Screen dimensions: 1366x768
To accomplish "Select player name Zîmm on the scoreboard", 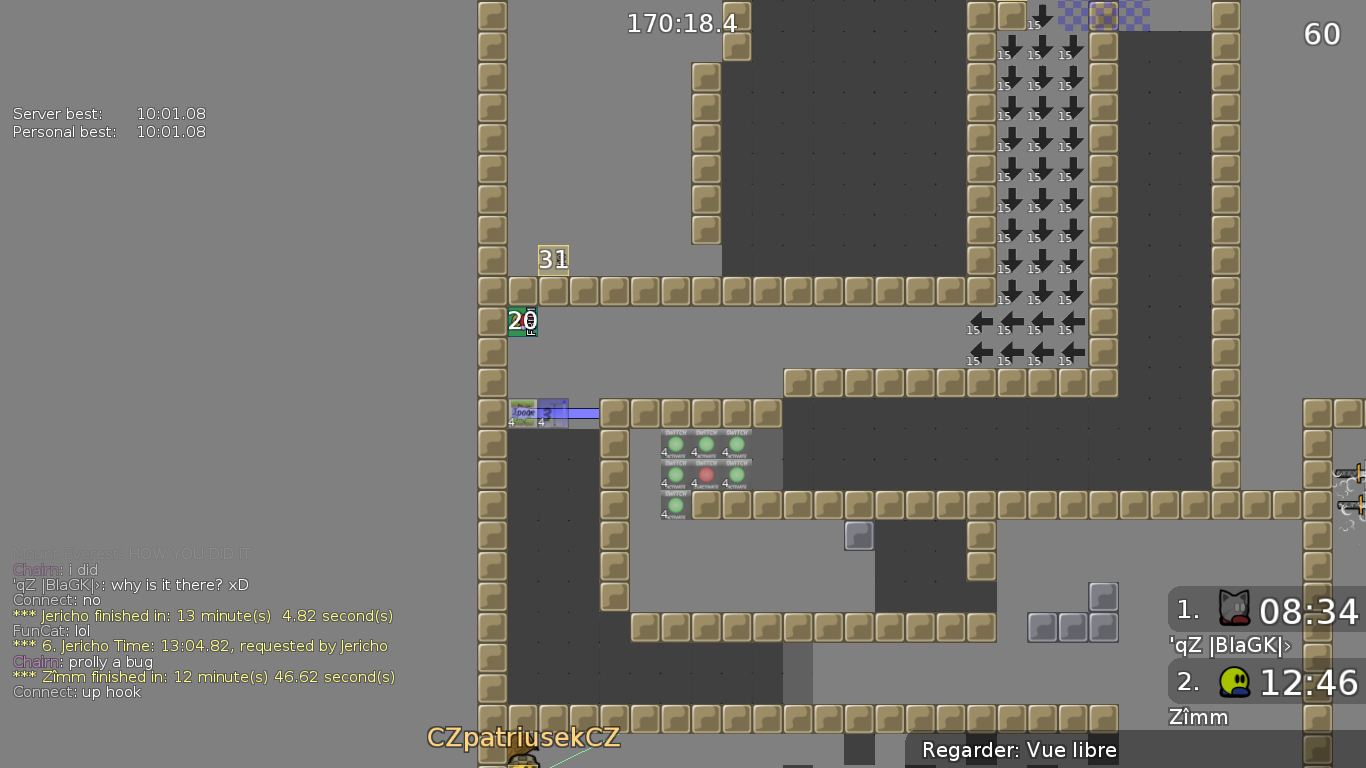I will [1198, 717].
